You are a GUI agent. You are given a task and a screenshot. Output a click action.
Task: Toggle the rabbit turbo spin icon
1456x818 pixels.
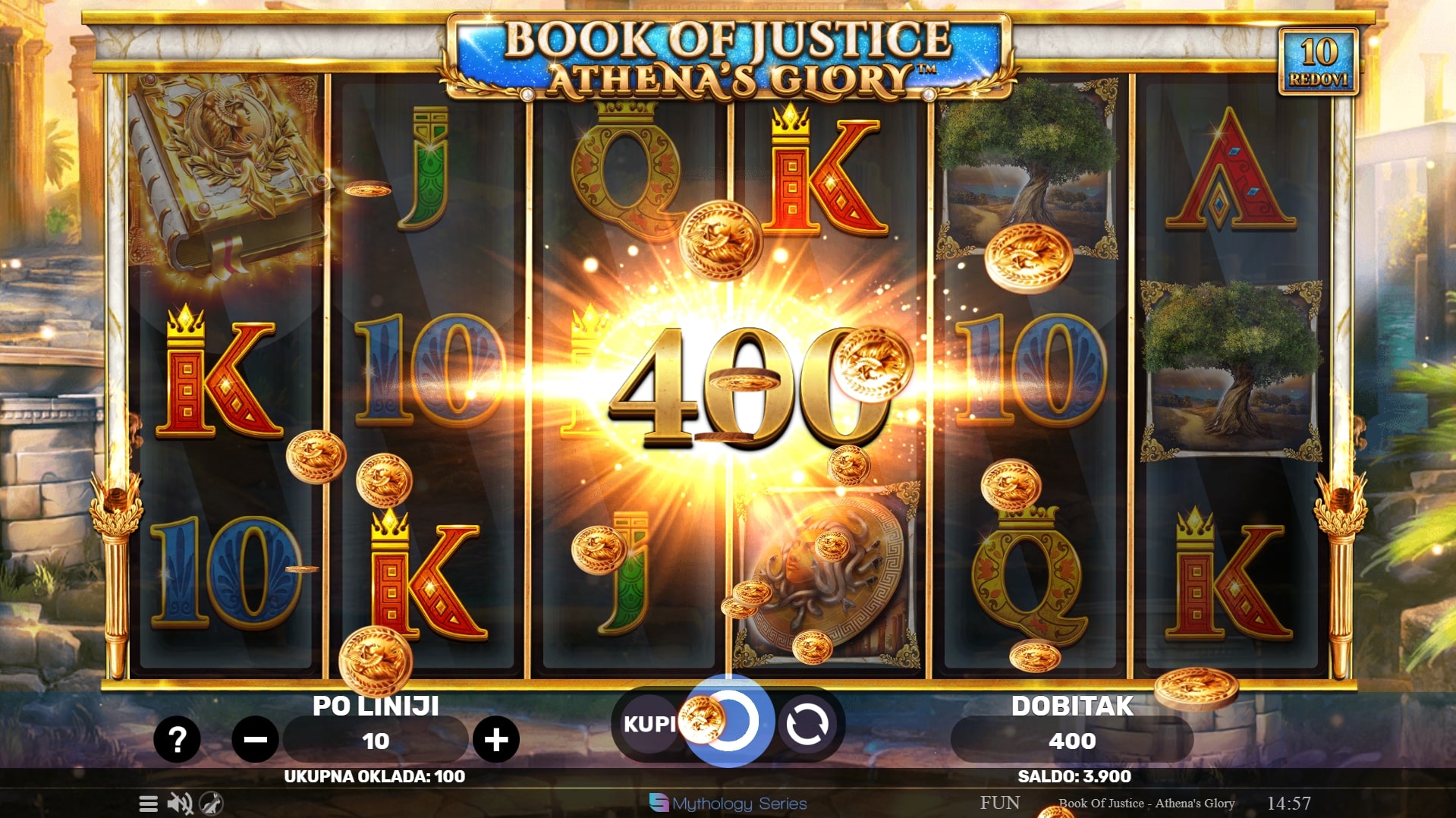pyautogui.click(x=211, y=804)
